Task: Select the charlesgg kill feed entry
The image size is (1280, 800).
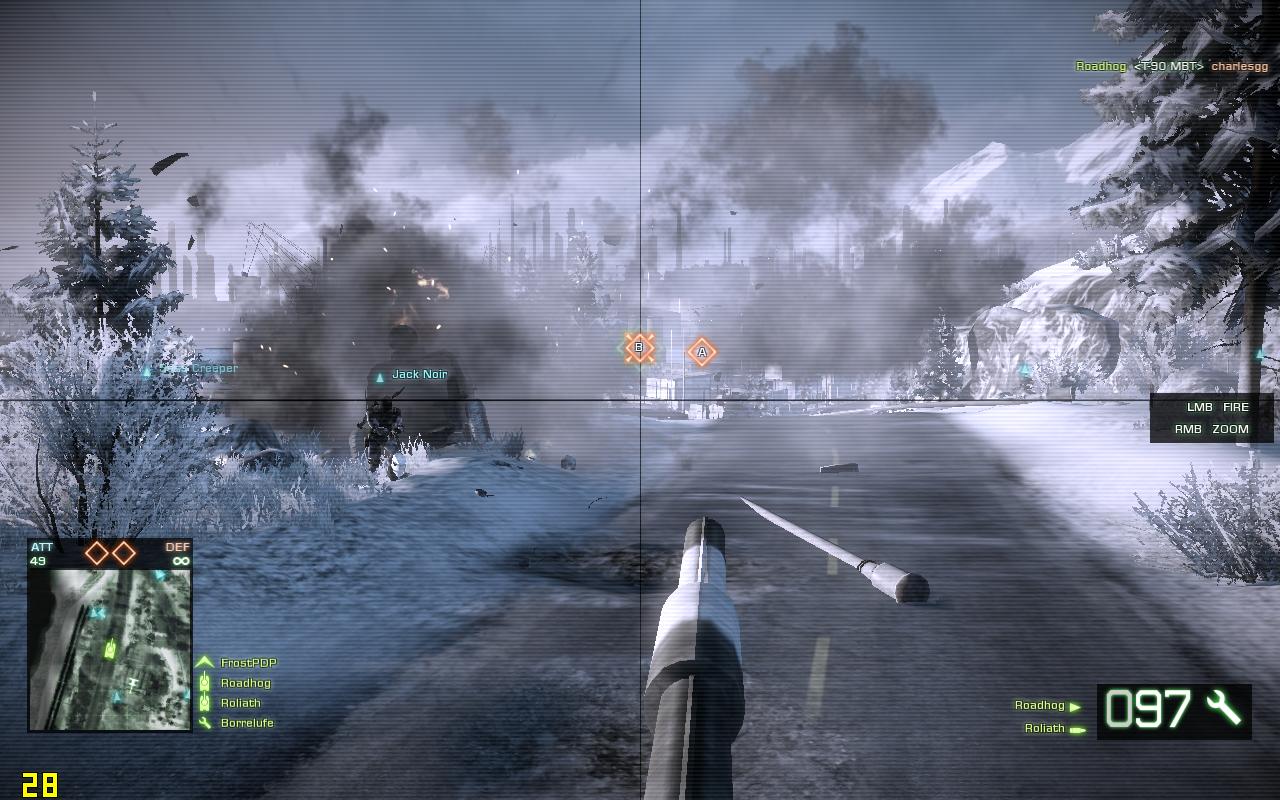Action: pos(1239,67)
